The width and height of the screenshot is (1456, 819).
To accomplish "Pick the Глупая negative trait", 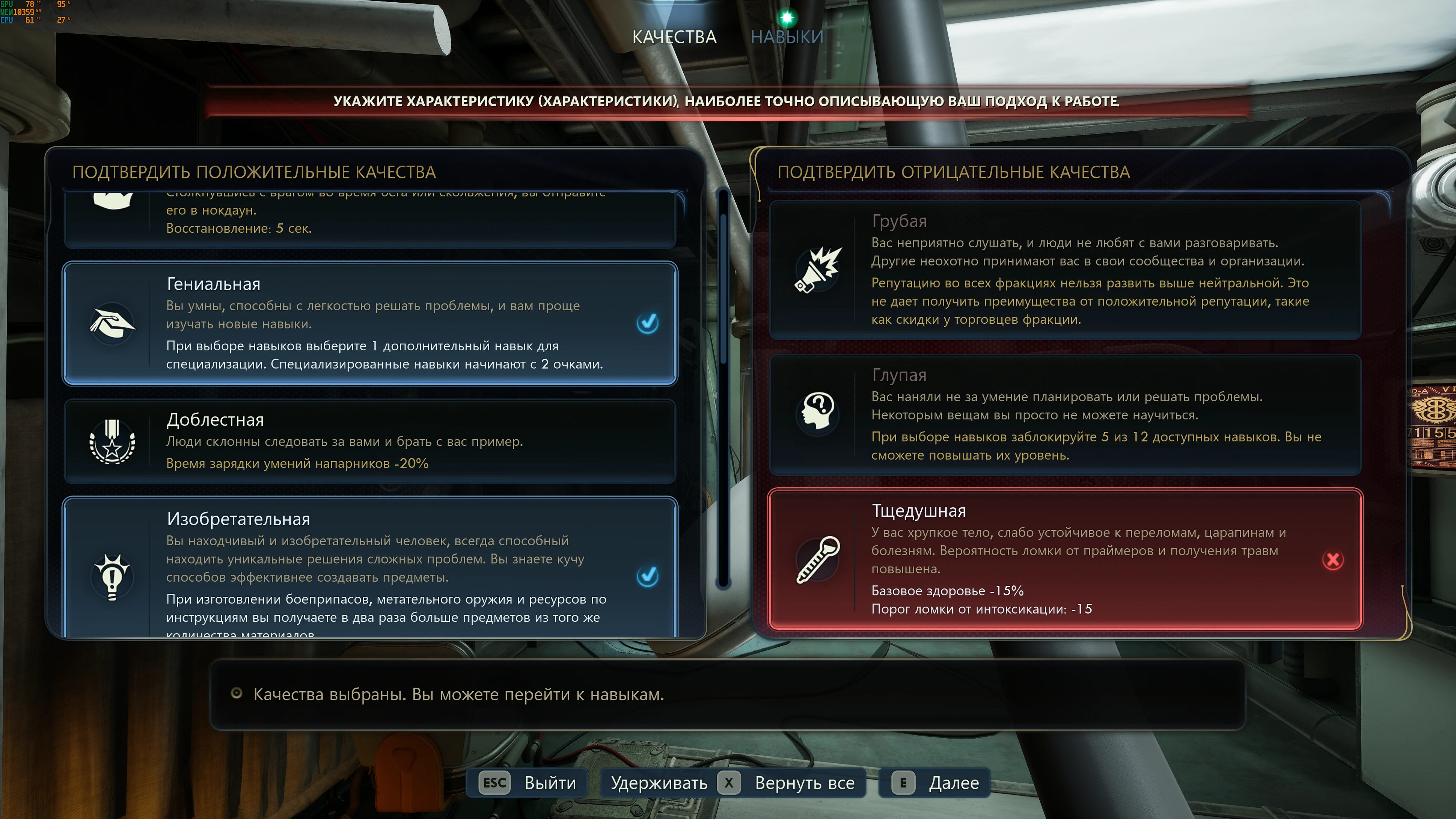I will (x=1065, y=414).
